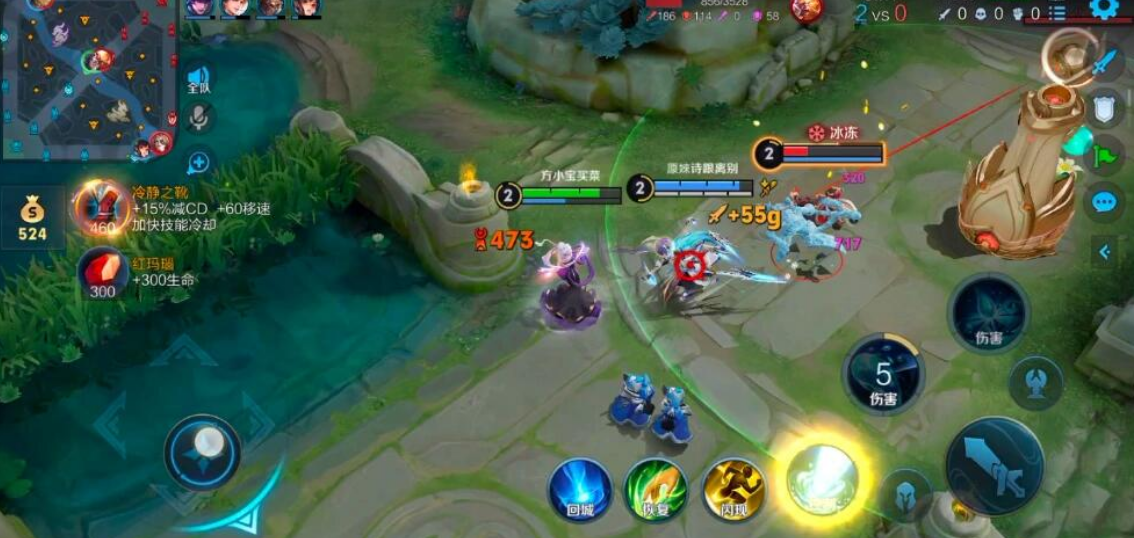Use the 恢复 heal spell
The height and width of the screenshot is (538, 1134).
tap(655, 489)
